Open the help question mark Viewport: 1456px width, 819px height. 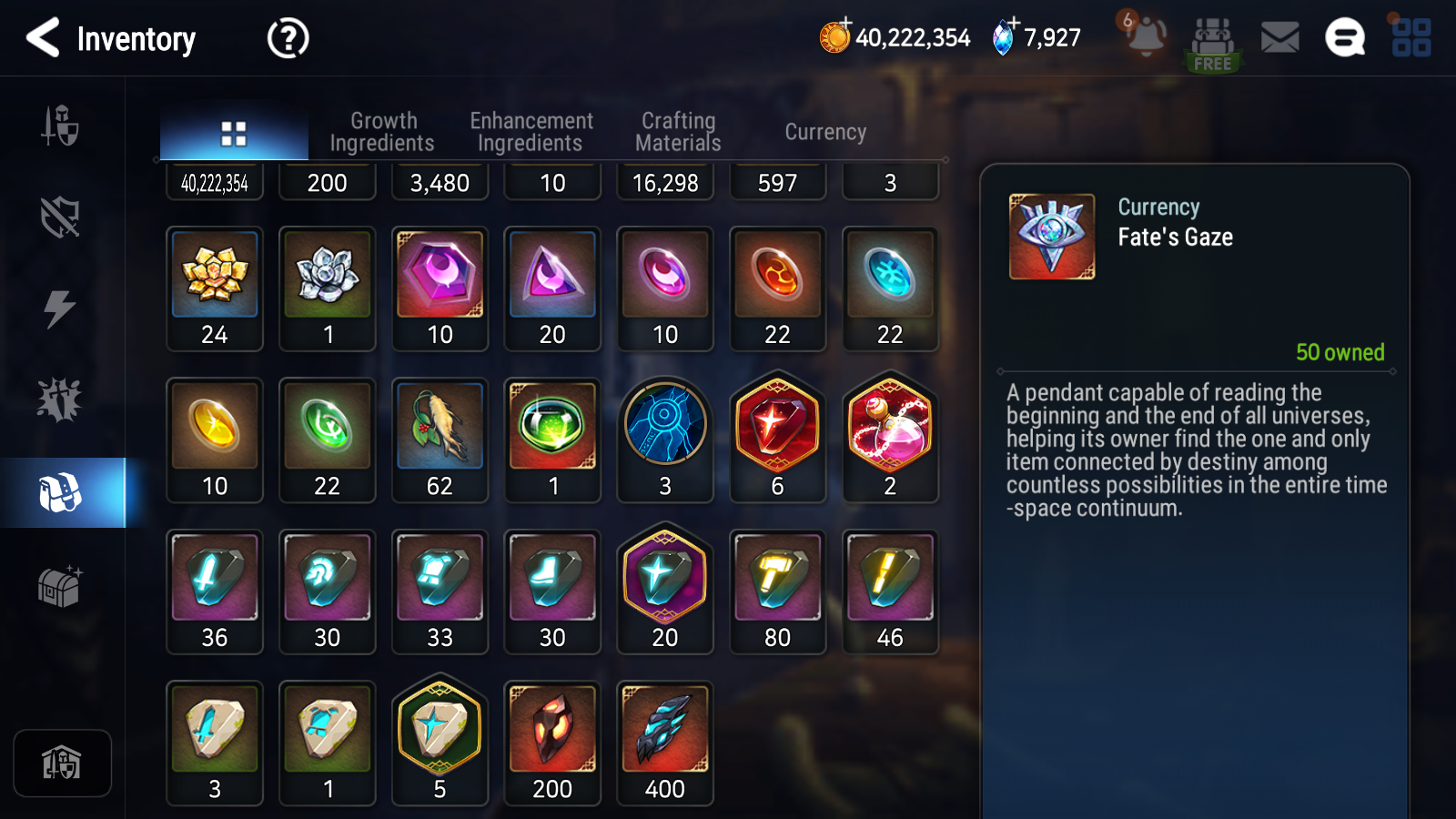click(288, 38)
